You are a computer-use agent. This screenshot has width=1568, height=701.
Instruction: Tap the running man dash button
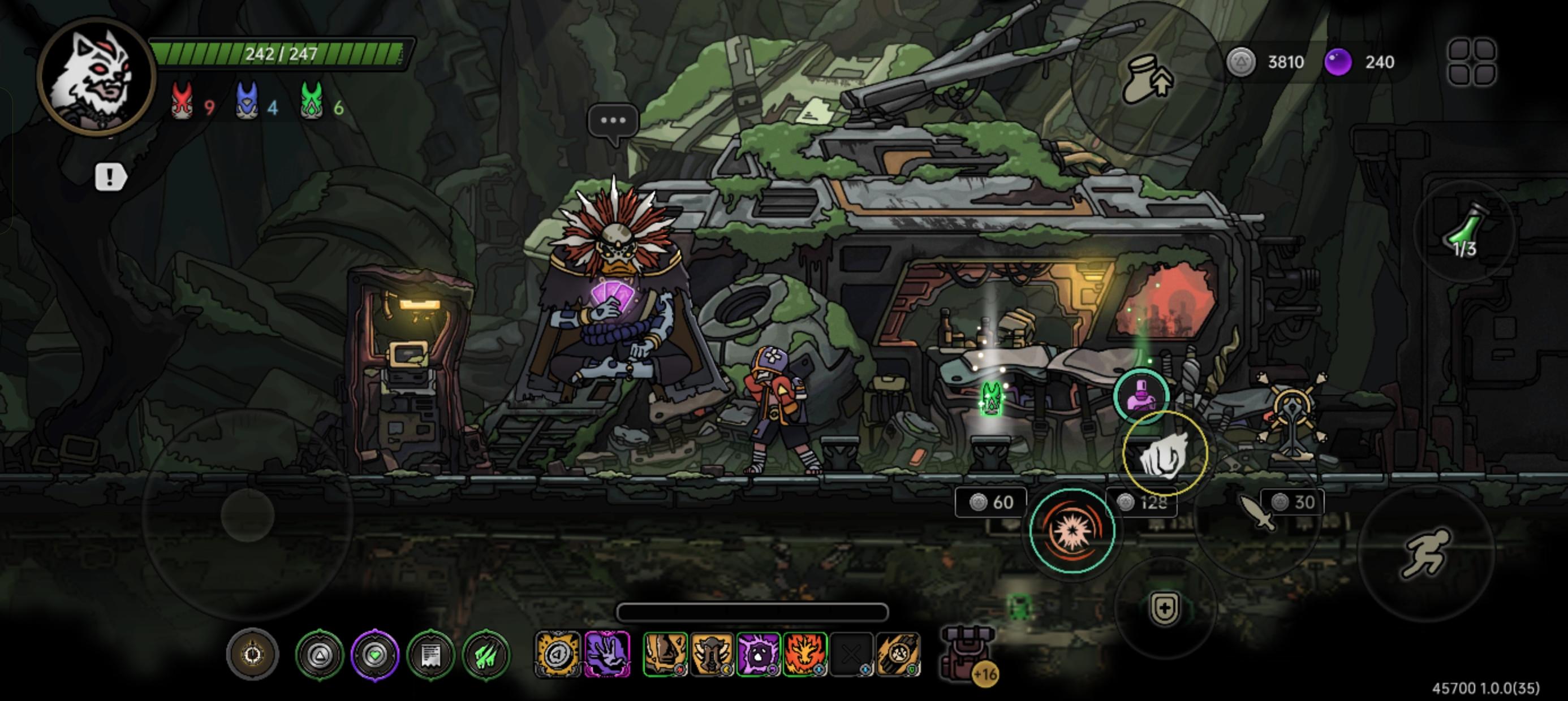coord(1425,552)
